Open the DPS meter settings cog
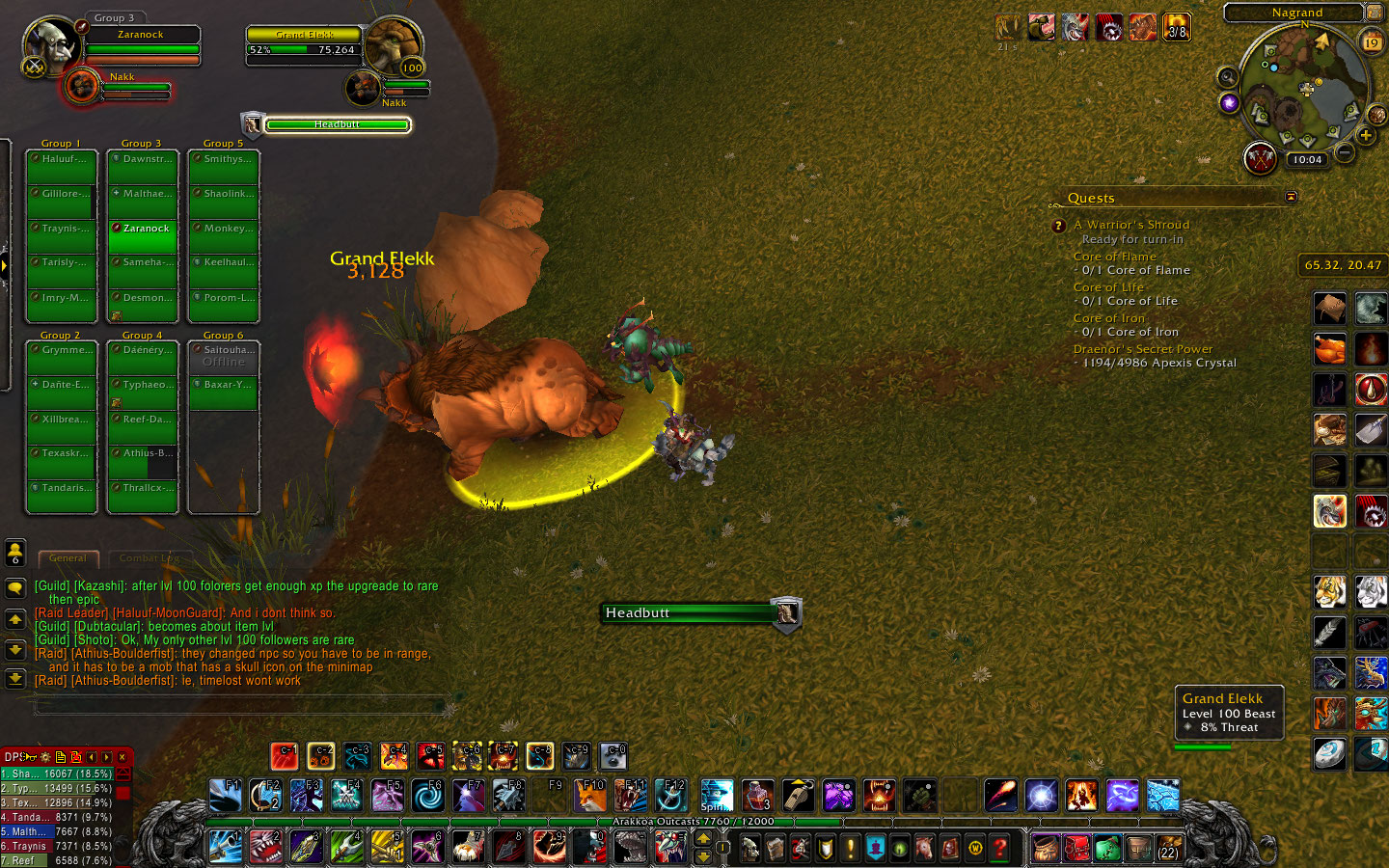This screenshot has height=868, width=1389. [x=45, y=757]
